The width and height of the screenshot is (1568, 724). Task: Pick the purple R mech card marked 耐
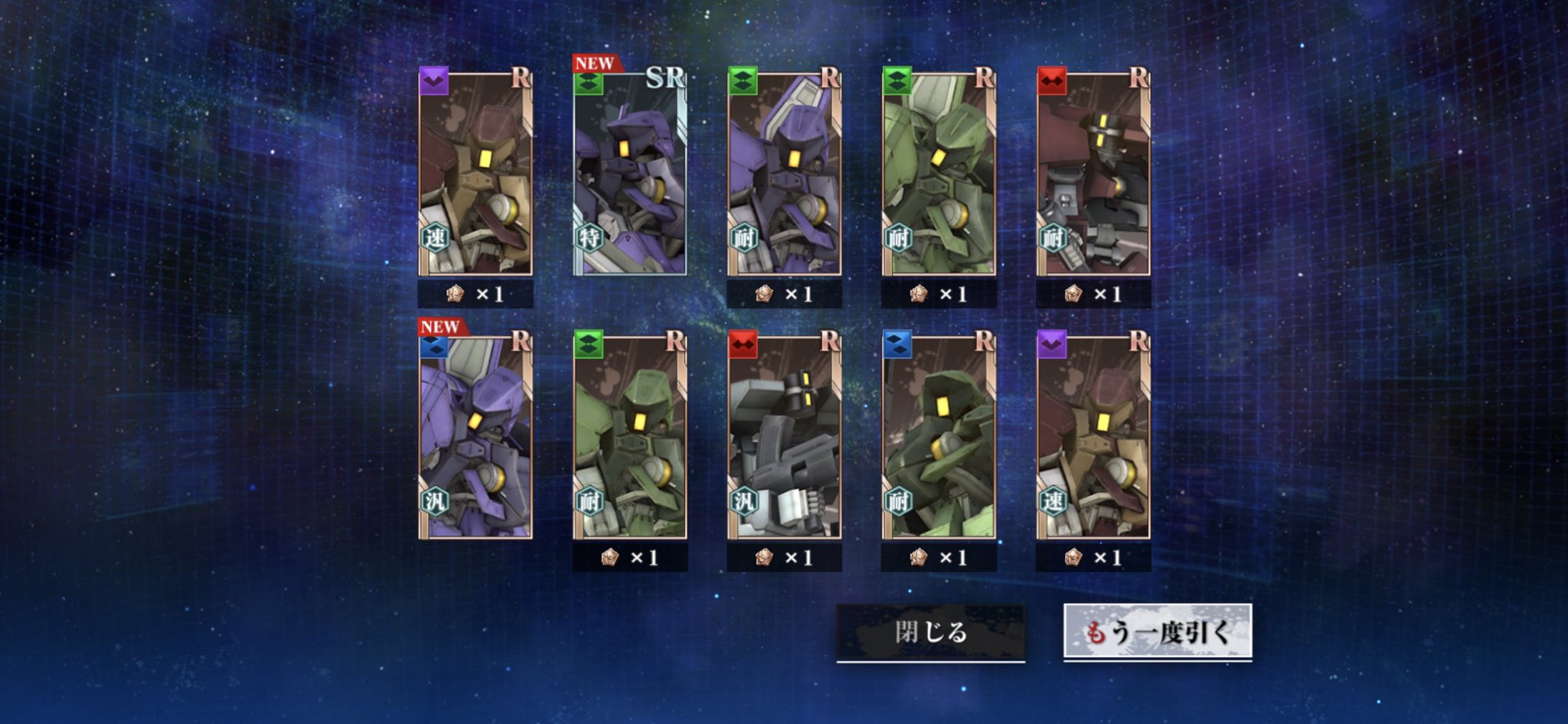click(x=784, y=173)
